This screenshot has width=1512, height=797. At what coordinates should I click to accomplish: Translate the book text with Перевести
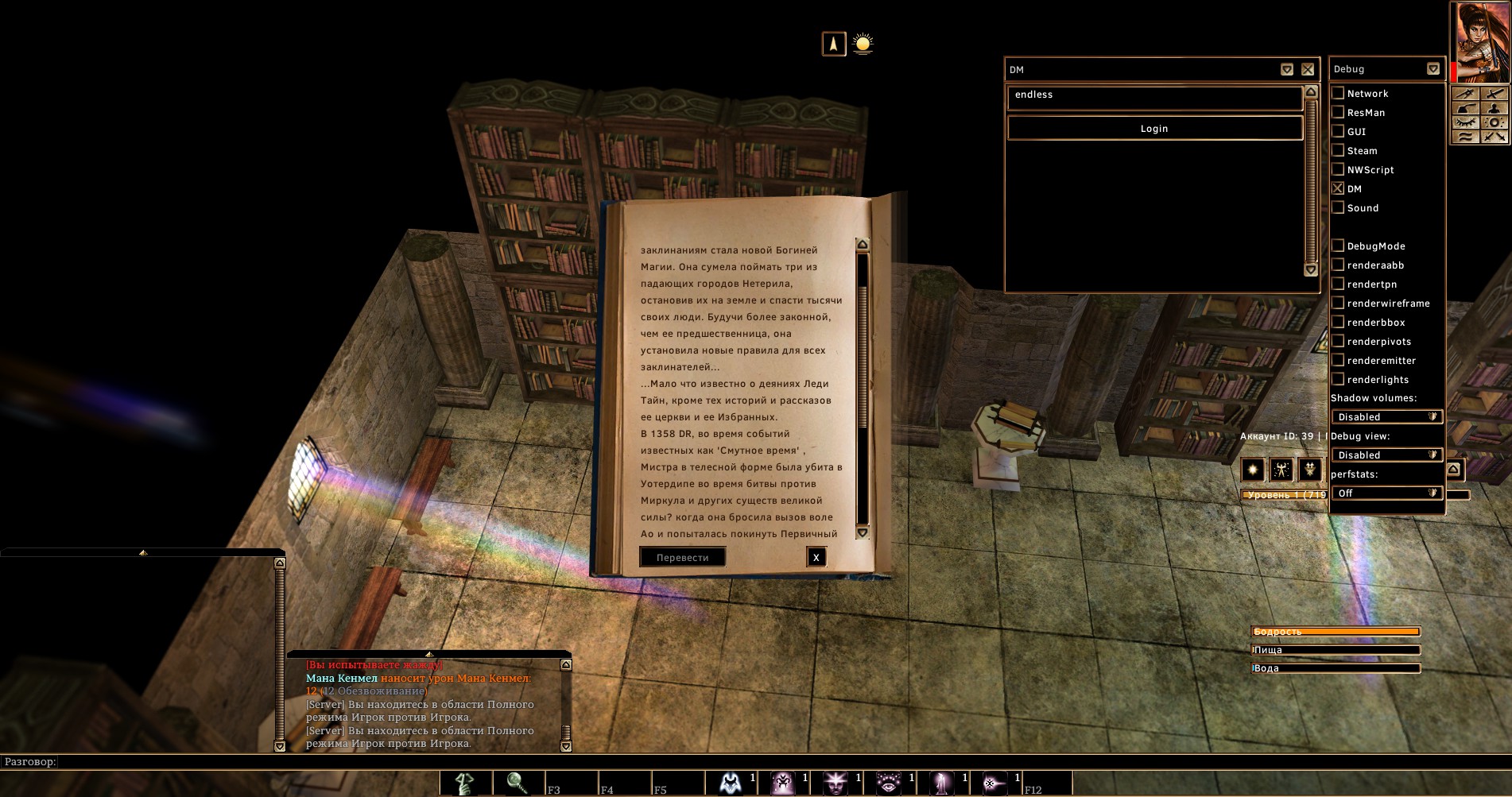[x=682, y=558]
